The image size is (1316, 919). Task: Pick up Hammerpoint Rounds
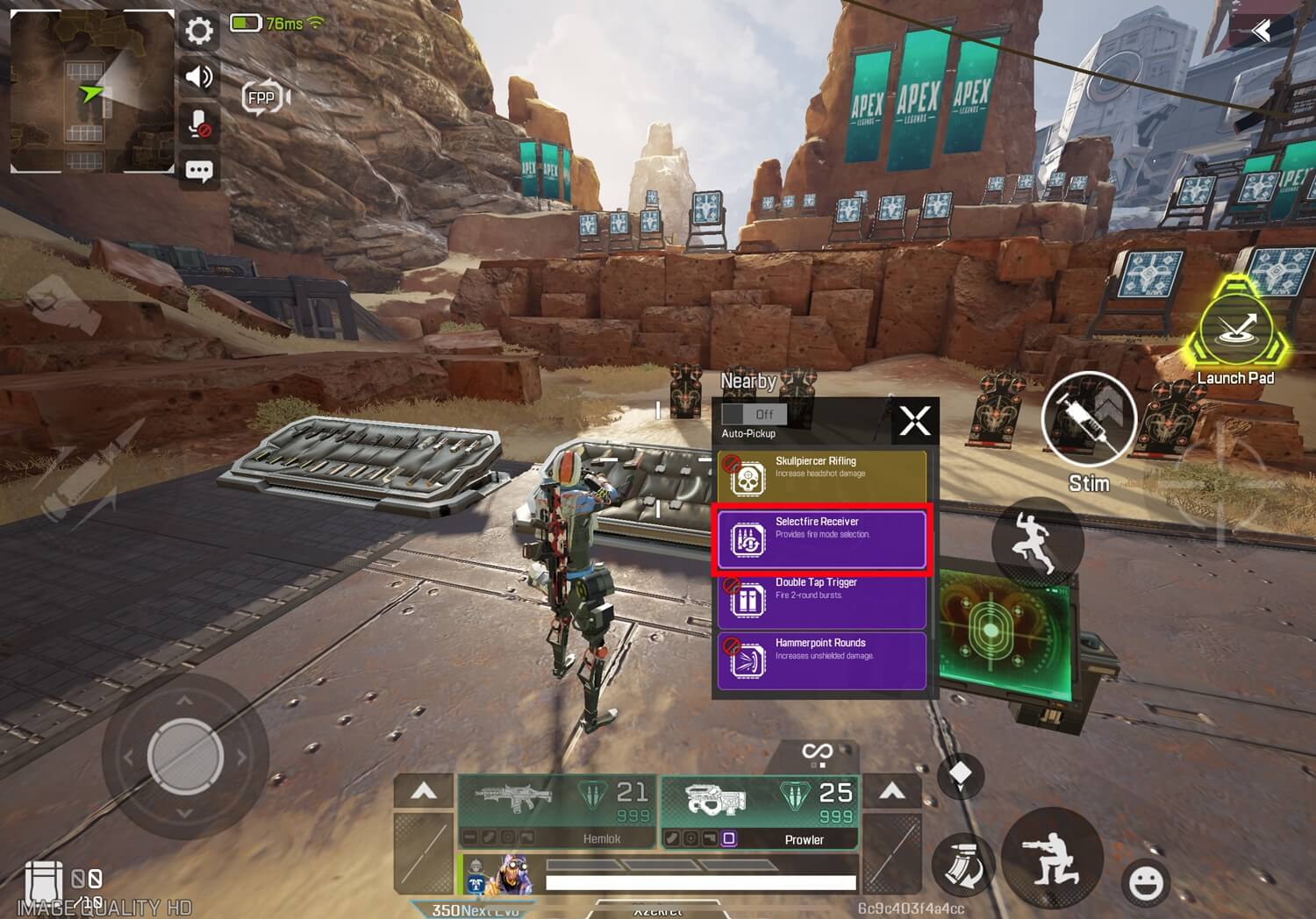(x=821, y=660)
